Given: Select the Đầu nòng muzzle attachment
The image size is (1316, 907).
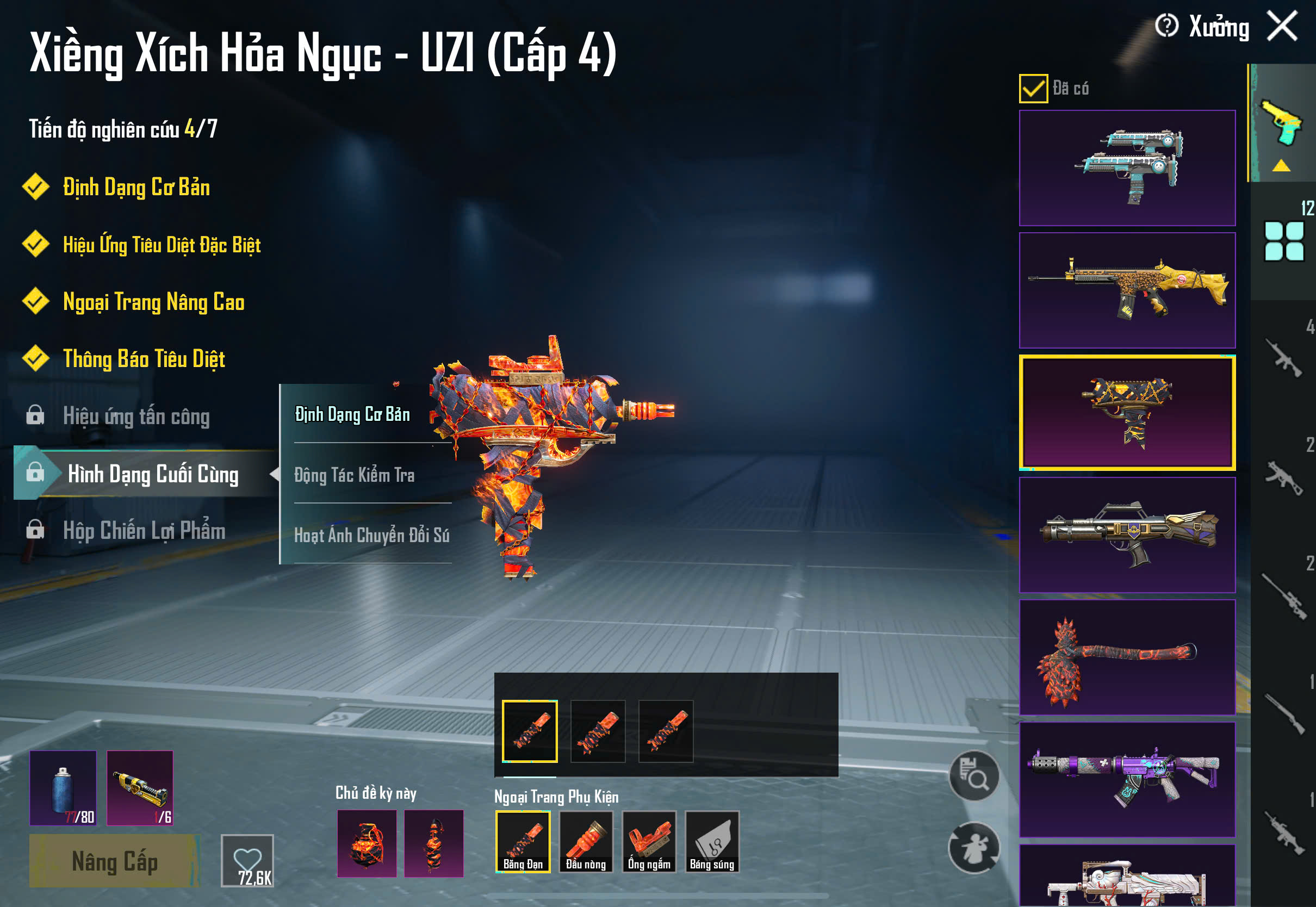Looking at the screenshot, I should tap(586, 842).
